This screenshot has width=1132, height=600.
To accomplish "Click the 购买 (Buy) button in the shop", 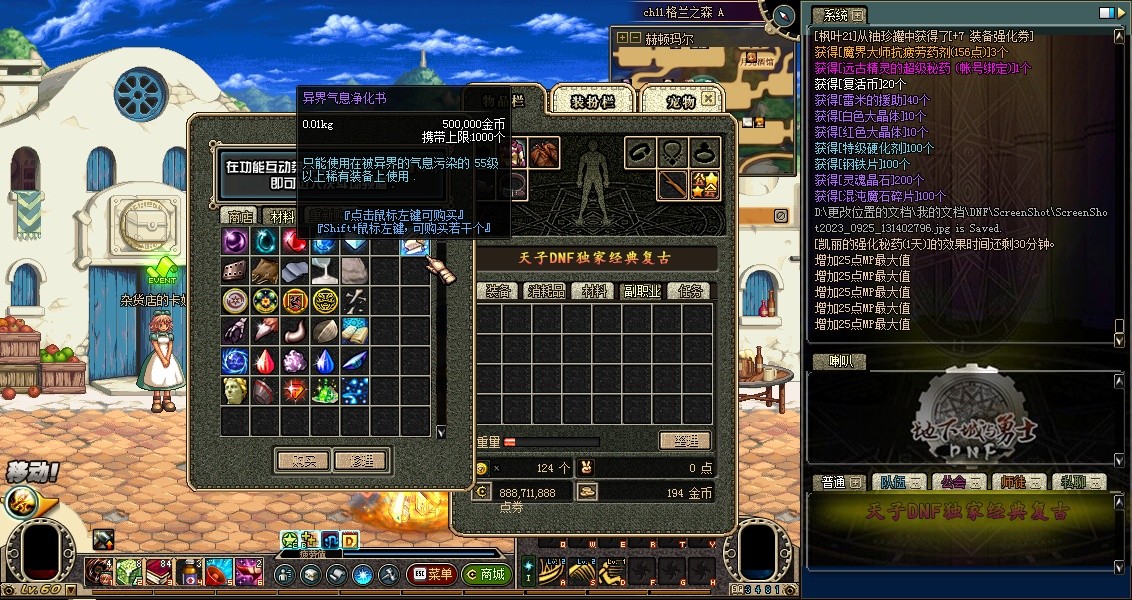I will click(302, 461).
